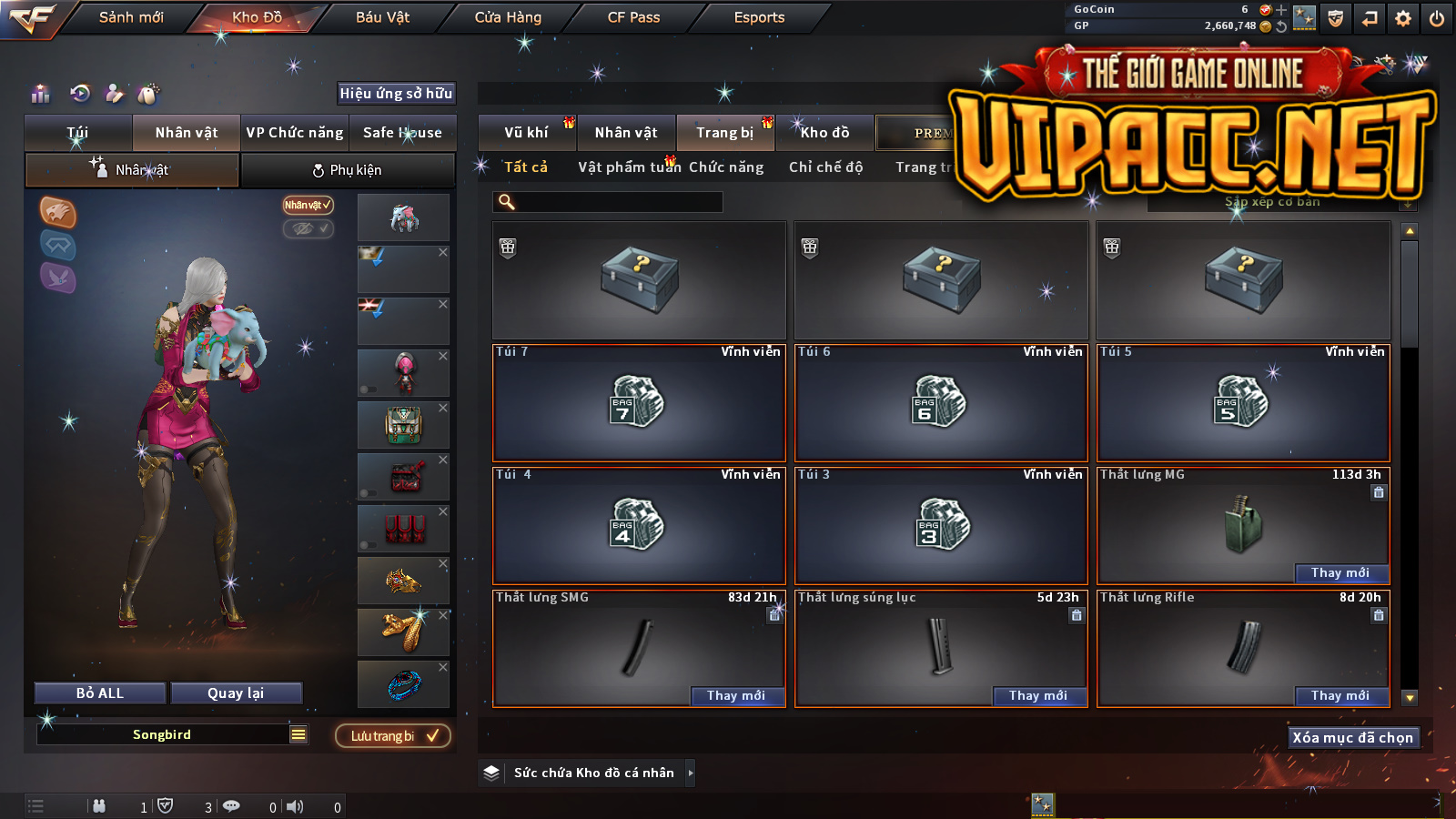Image resolution: width=1456 pixels, height=819 pixels.
Task: Select the Phụ kiện sub-tab
Action: [x=347, y=170]
